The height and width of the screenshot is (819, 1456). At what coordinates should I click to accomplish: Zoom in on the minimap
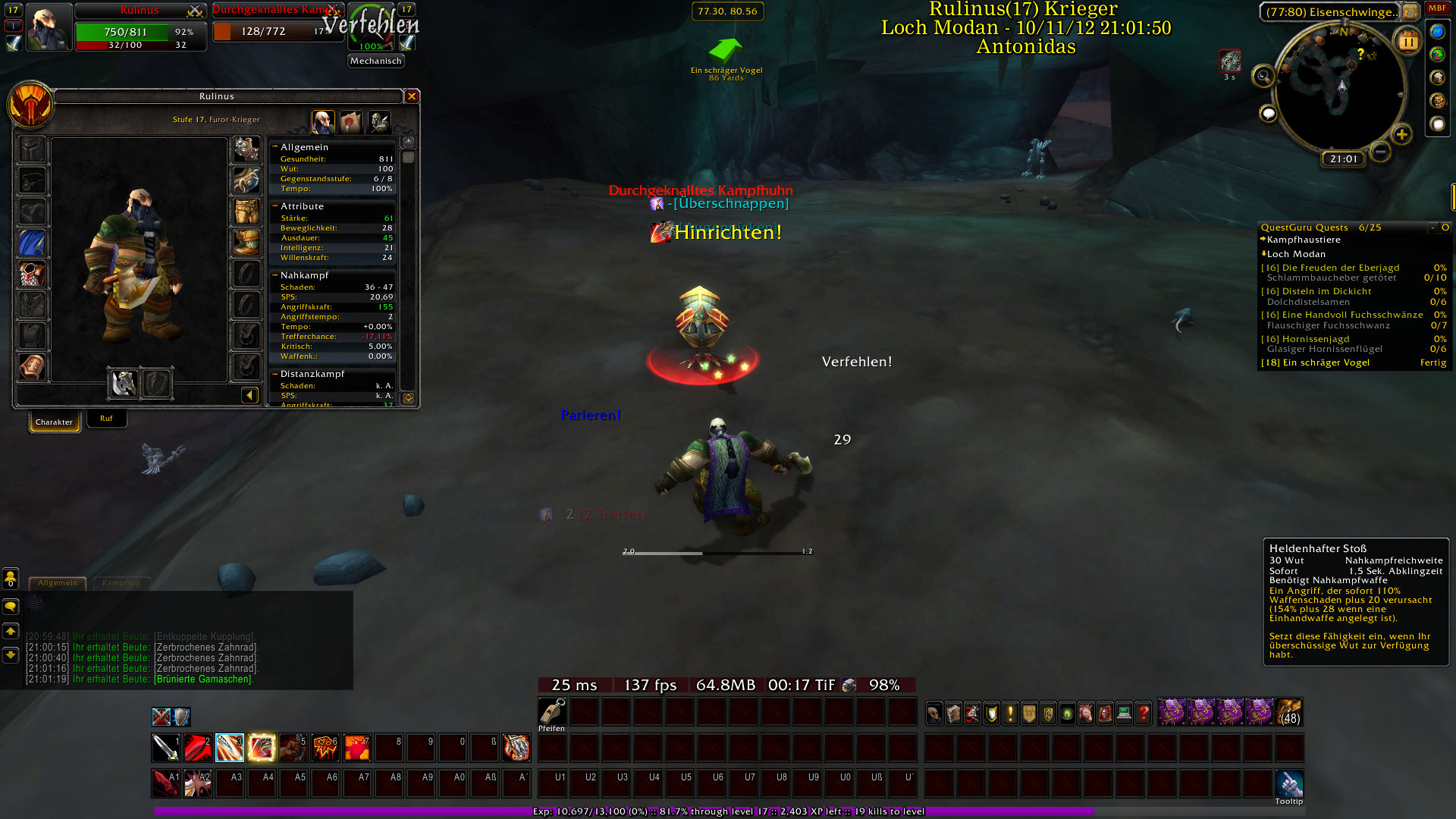(1401, 135)
